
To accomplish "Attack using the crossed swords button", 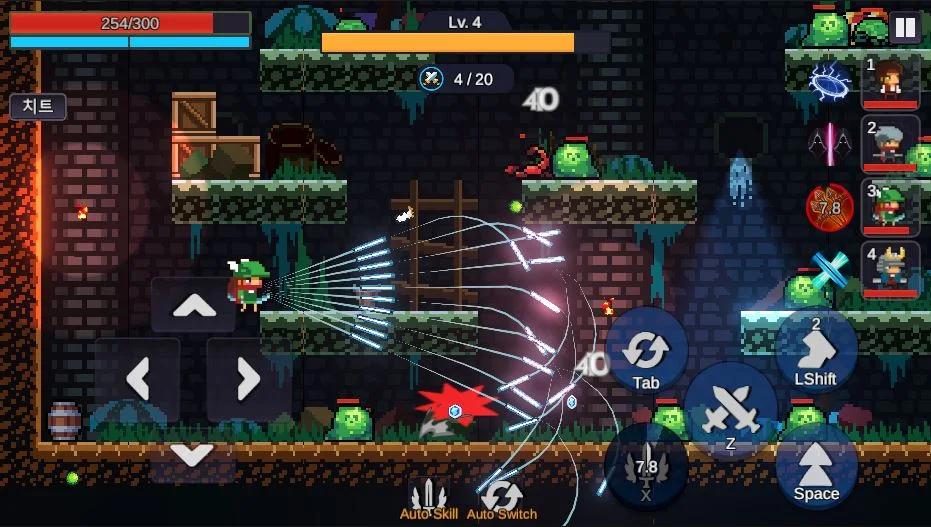I will pyautogui.click(x=731, y=410).
